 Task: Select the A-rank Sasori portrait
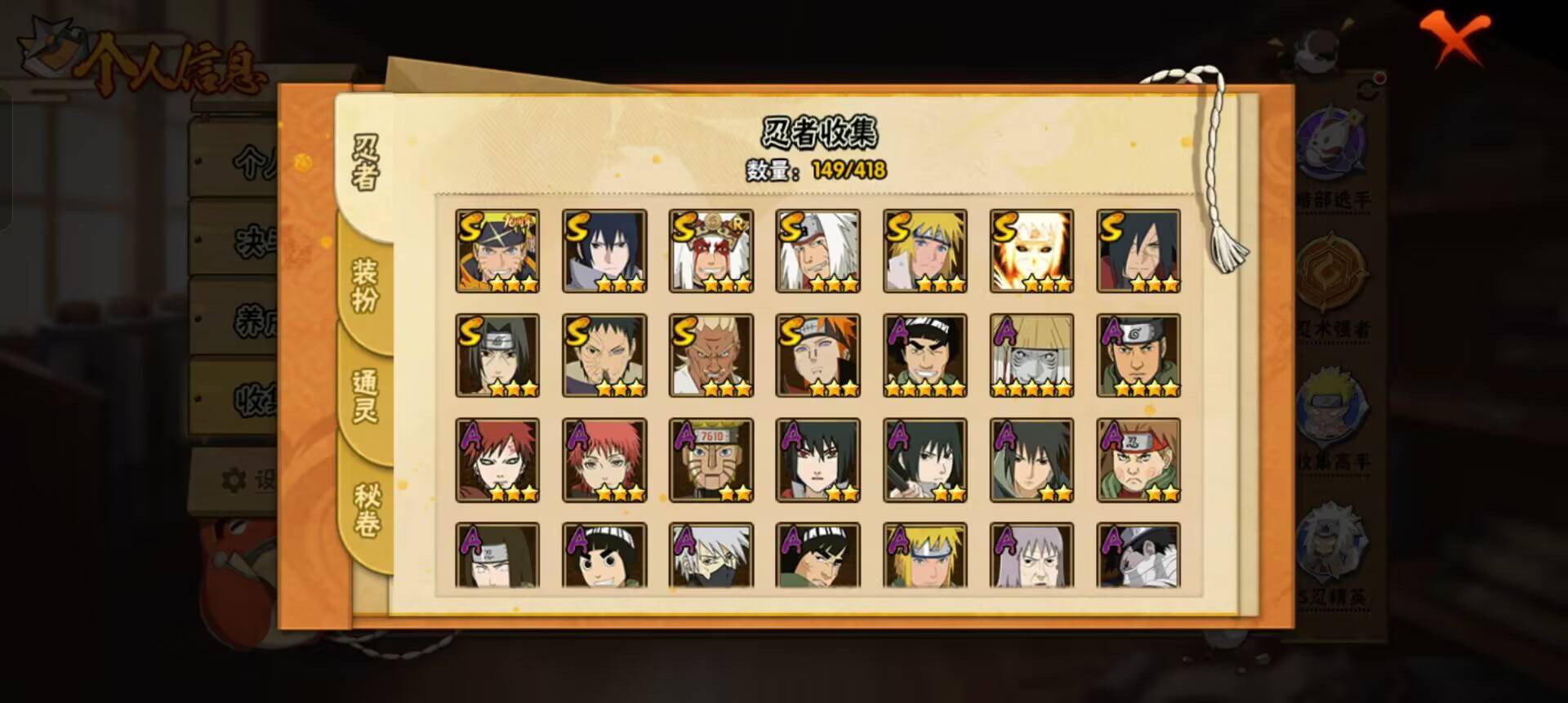point(604,461)
